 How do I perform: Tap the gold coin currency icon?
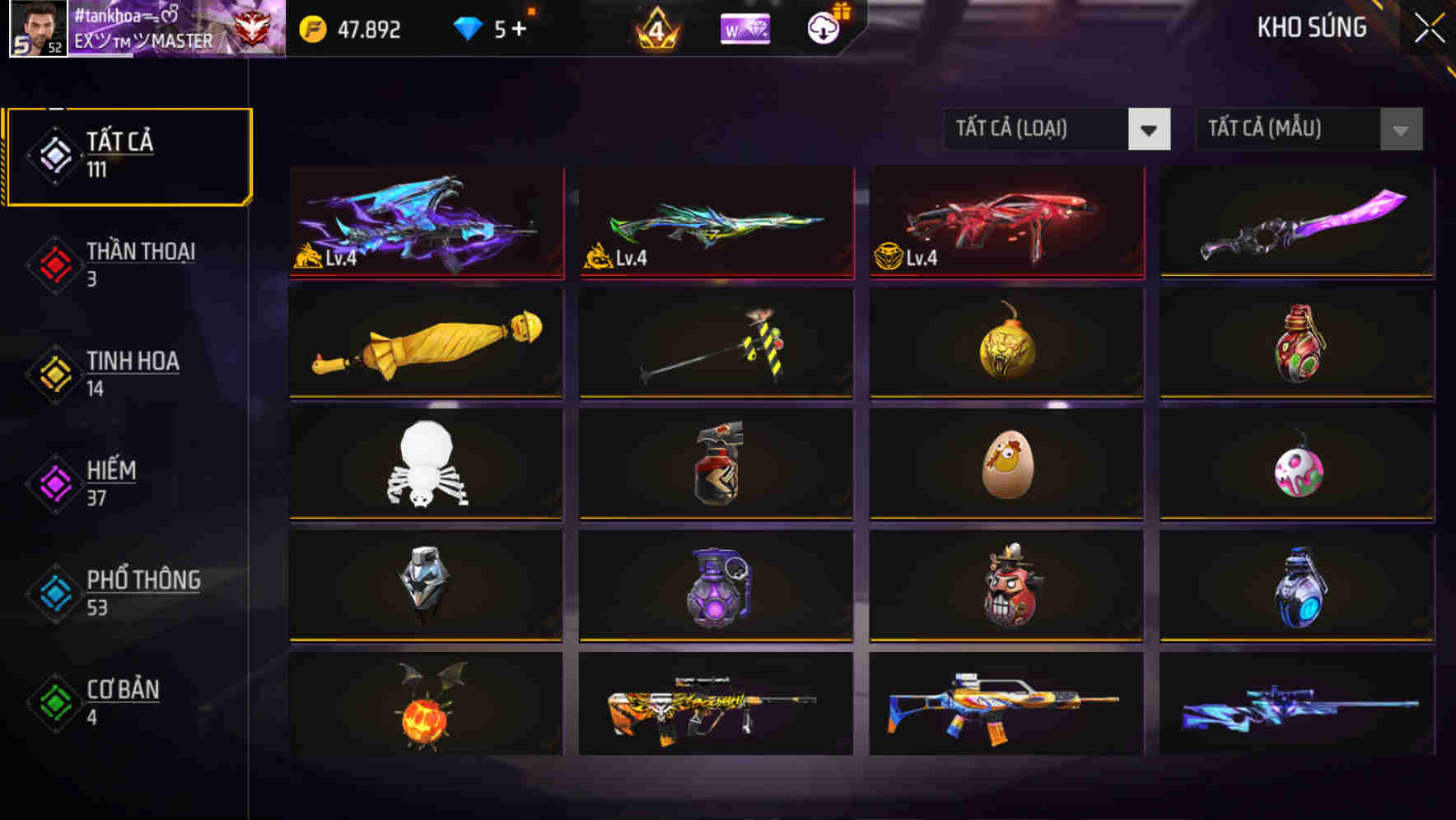pyautogui.click(x=311, y=30)
